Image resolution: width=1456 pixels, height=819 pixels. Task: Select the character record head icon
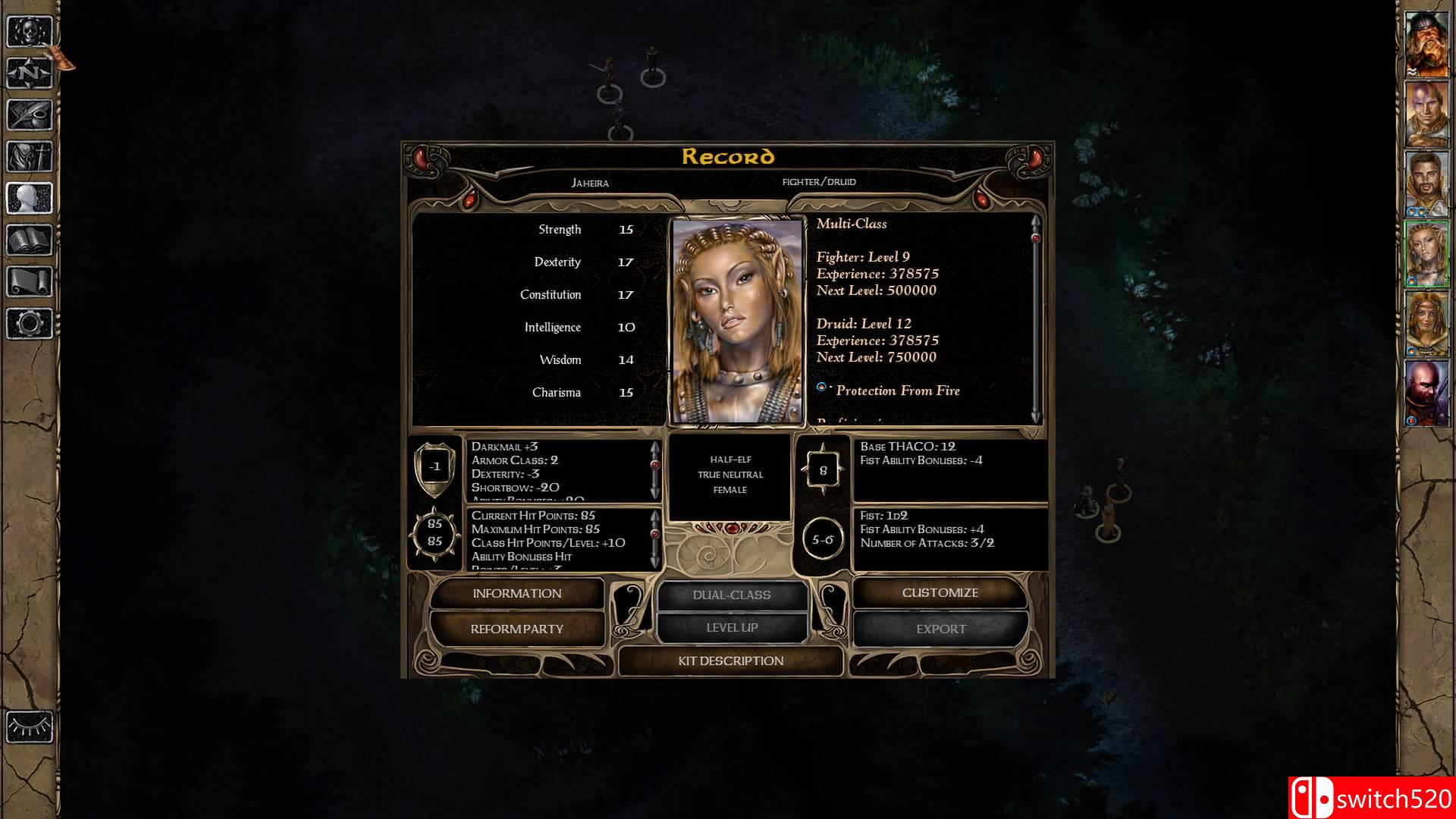tap(30, 199)
